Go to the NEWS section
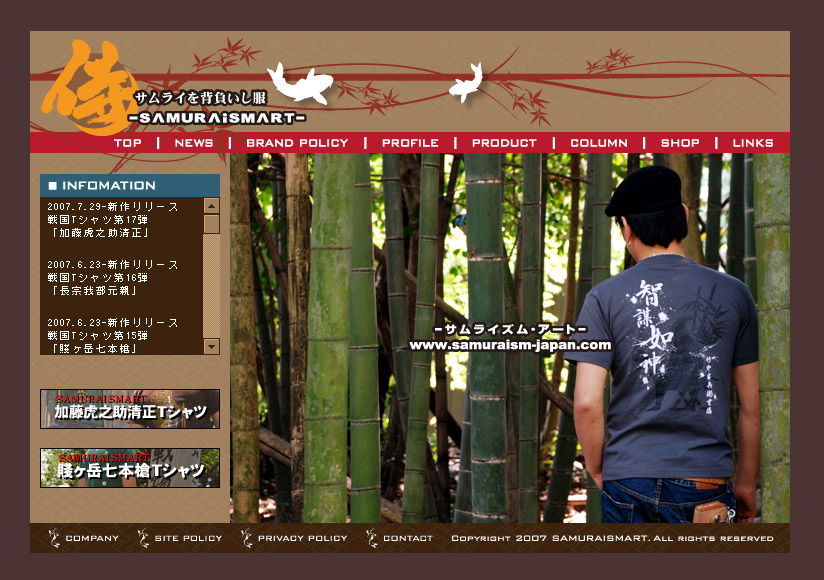 coord(194,143)
